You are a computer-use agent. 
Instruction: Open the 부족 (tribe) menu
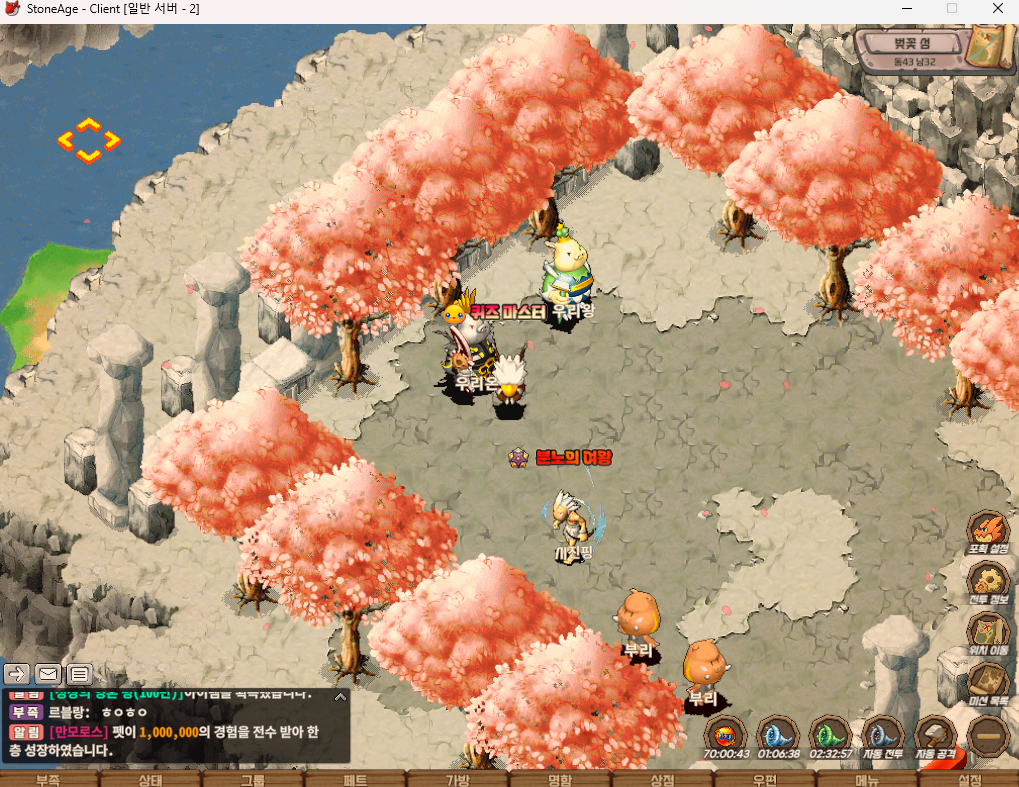(48, 779)
